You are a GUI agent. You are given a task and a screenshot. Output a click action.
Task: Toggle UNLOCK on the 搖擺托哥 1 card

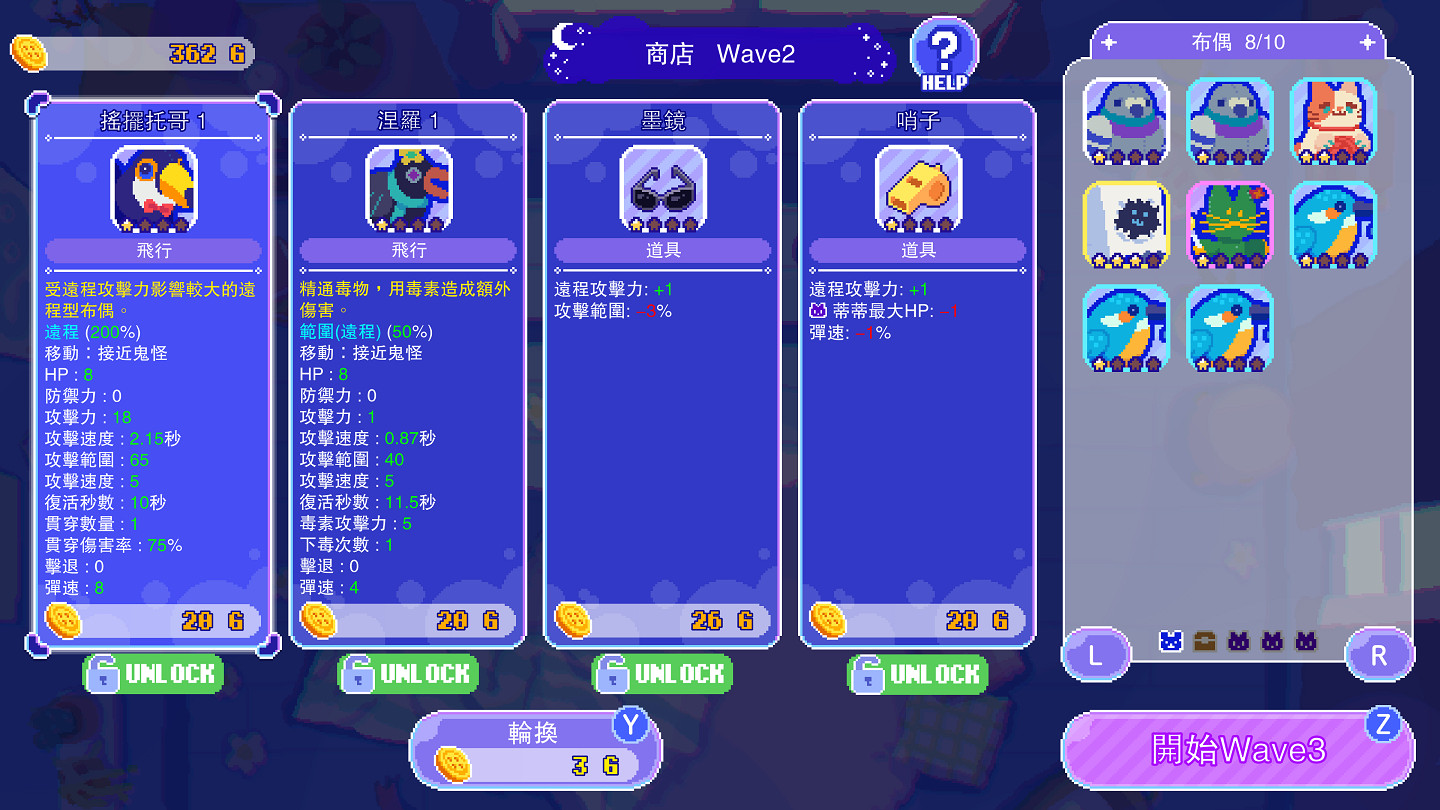tap(152, 673)
